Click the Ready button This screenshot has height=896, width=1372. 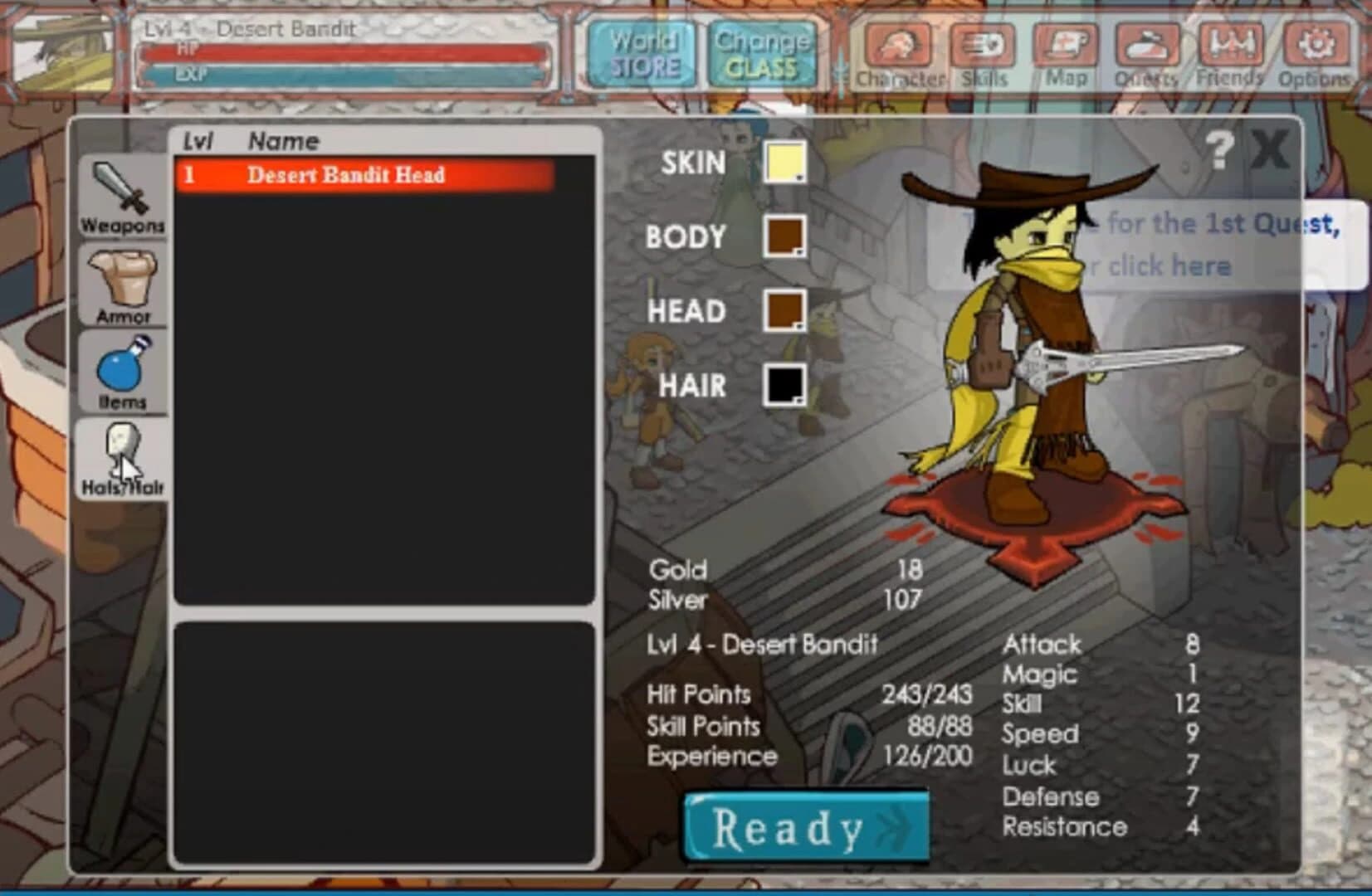(803, 827)
